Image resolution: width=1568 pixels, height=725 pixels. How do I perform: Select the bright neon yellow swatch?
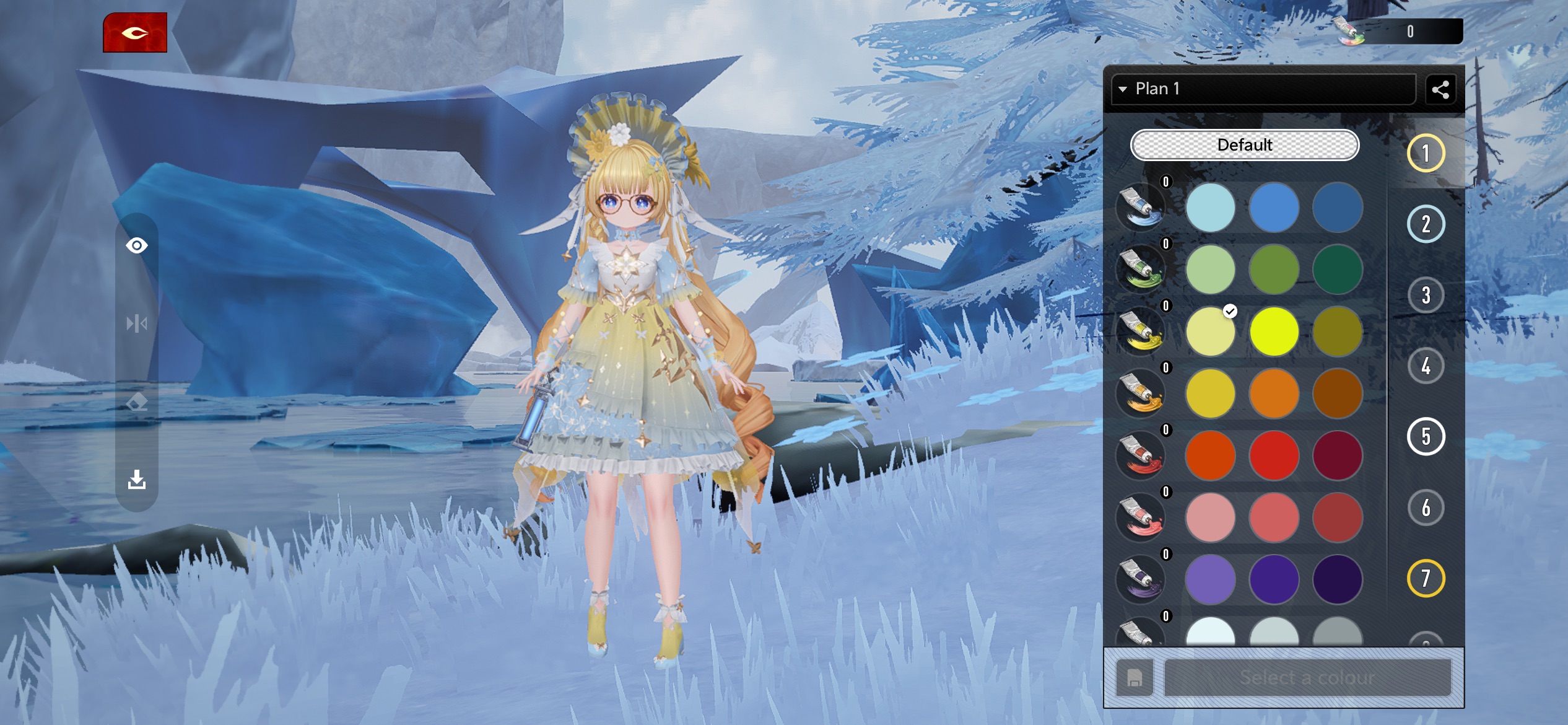pyautogui.click(x=1274, y=332)
